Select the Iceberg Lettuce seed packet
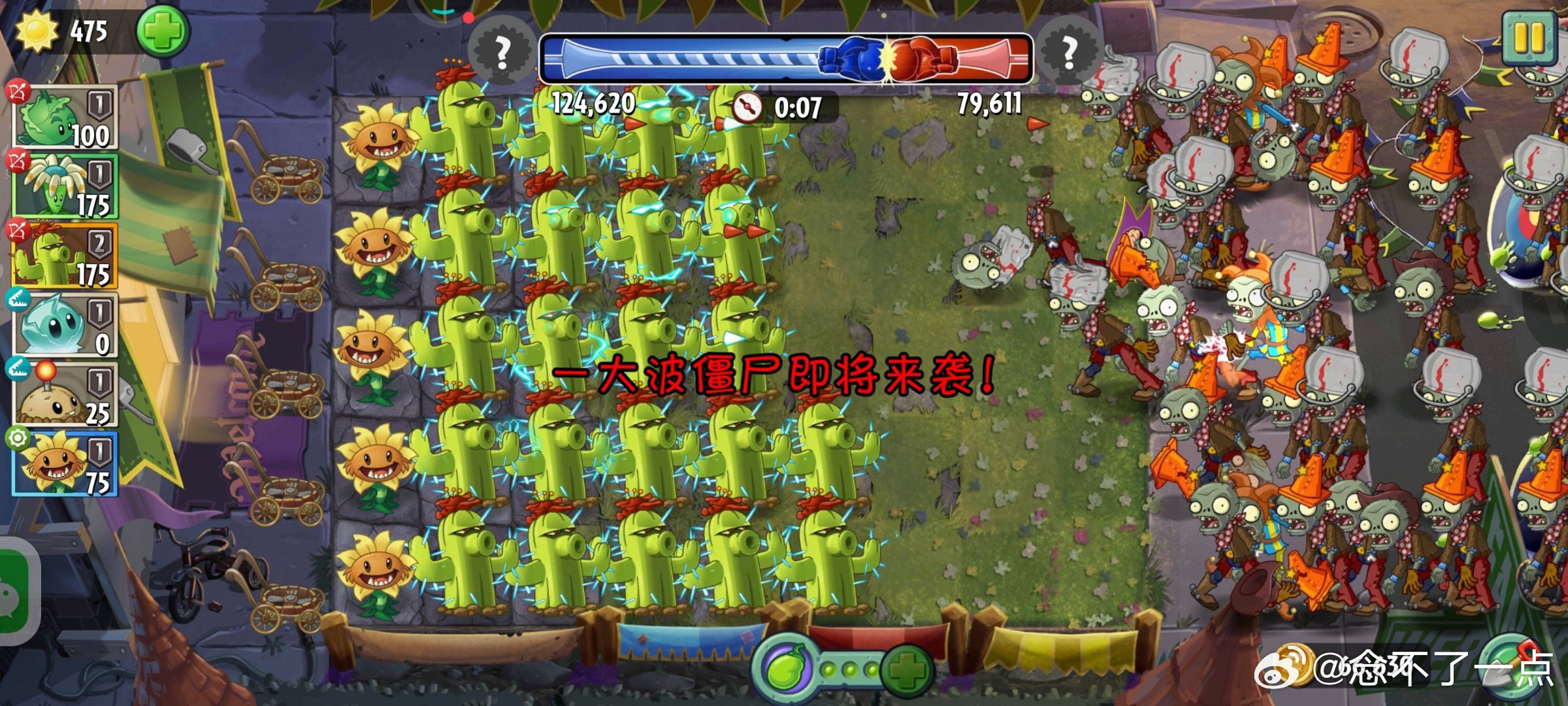Image resolution: width=1568 pixels, height=706 pixels. (65, 326)
